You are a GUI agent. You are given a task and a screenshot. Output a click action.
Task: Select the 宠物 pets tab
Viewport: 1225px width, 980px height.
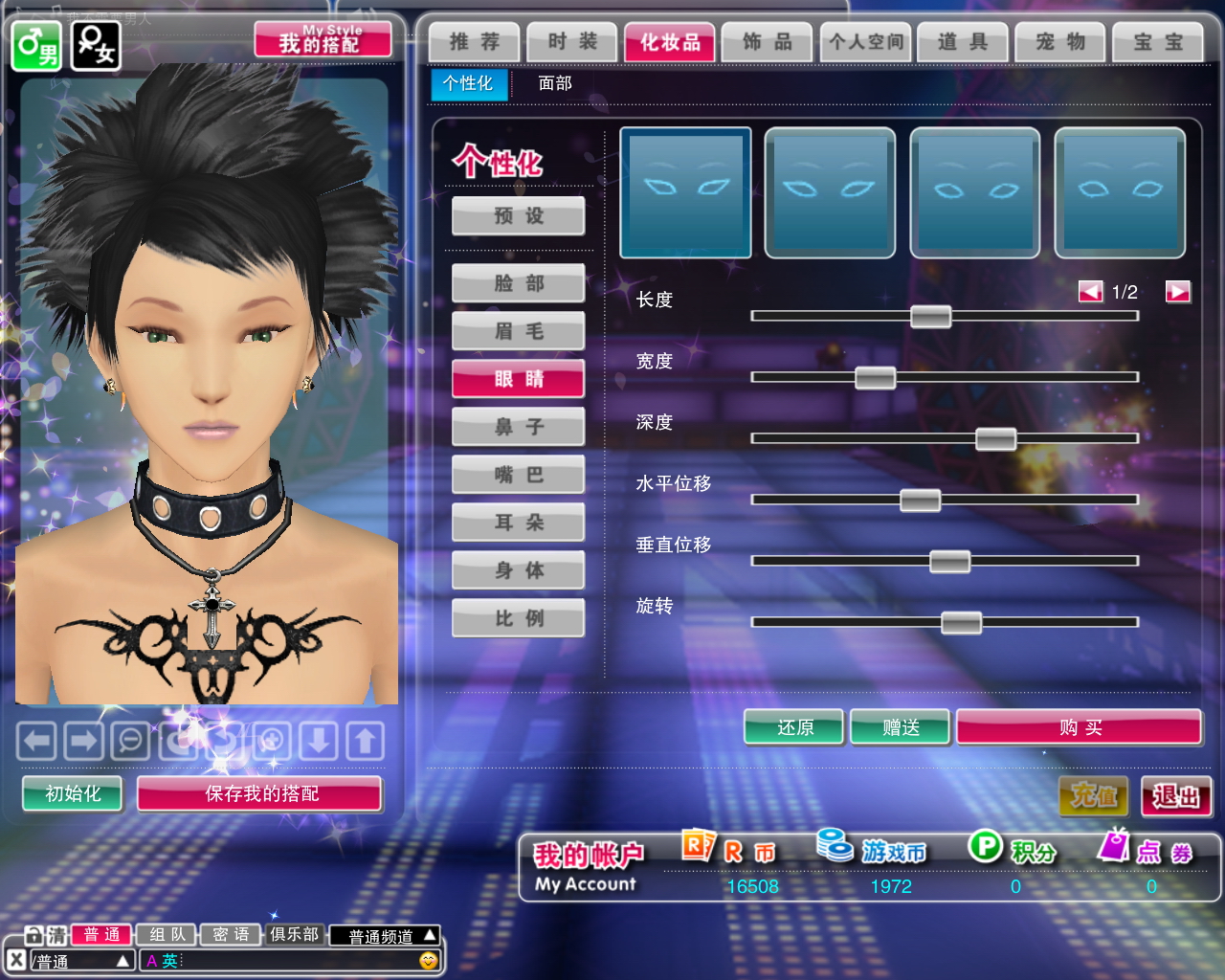[x=1060, y=42]
